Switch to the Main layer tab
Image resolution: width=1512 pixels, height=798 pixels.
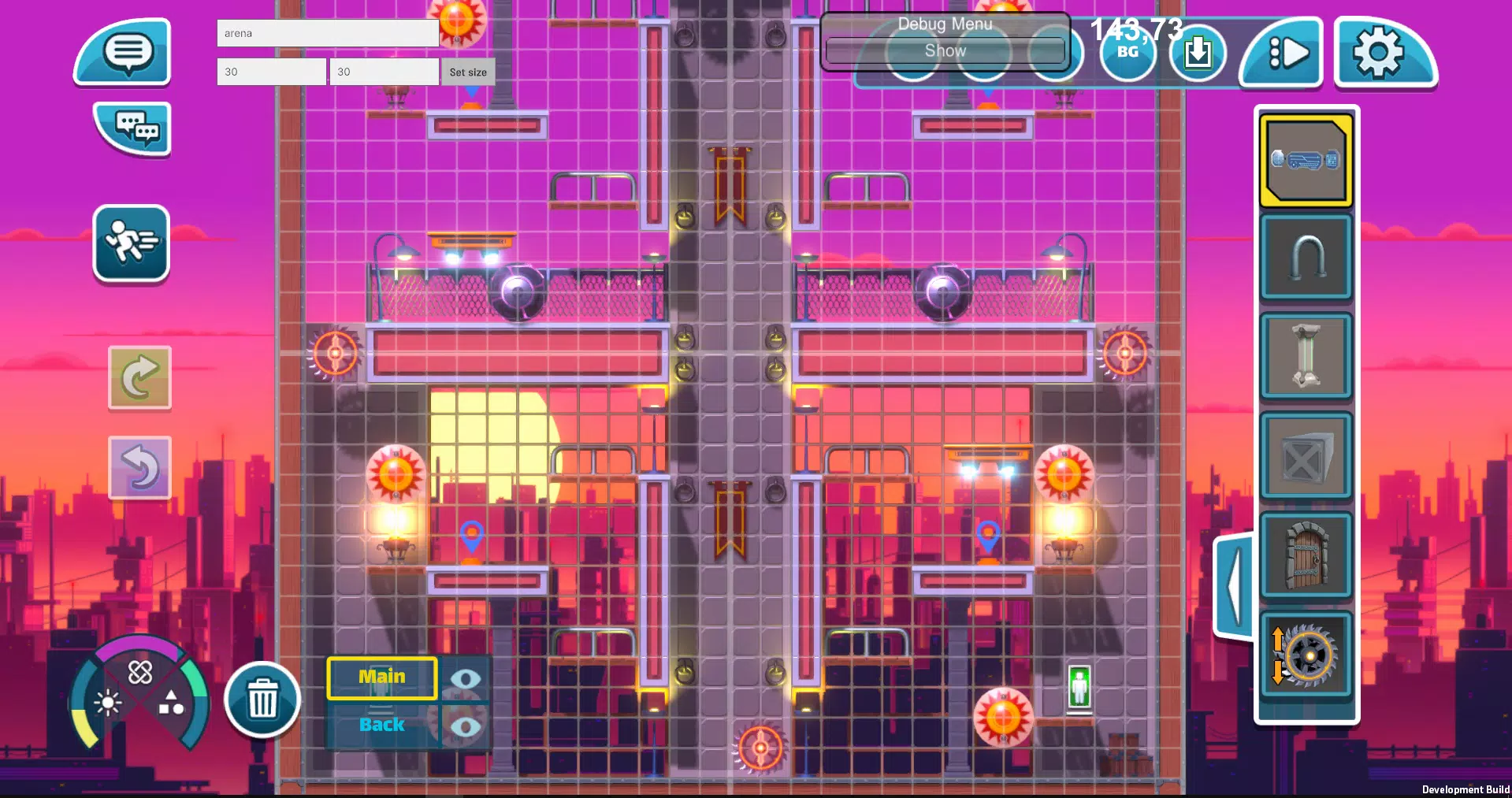pos(381,676)
